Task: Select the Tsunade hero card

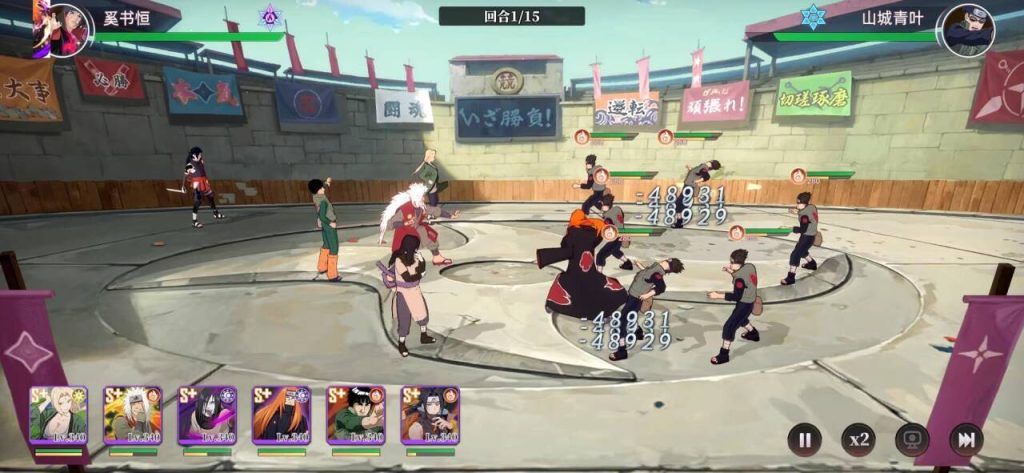Action: pyautogui.click(x=58, y=415)
